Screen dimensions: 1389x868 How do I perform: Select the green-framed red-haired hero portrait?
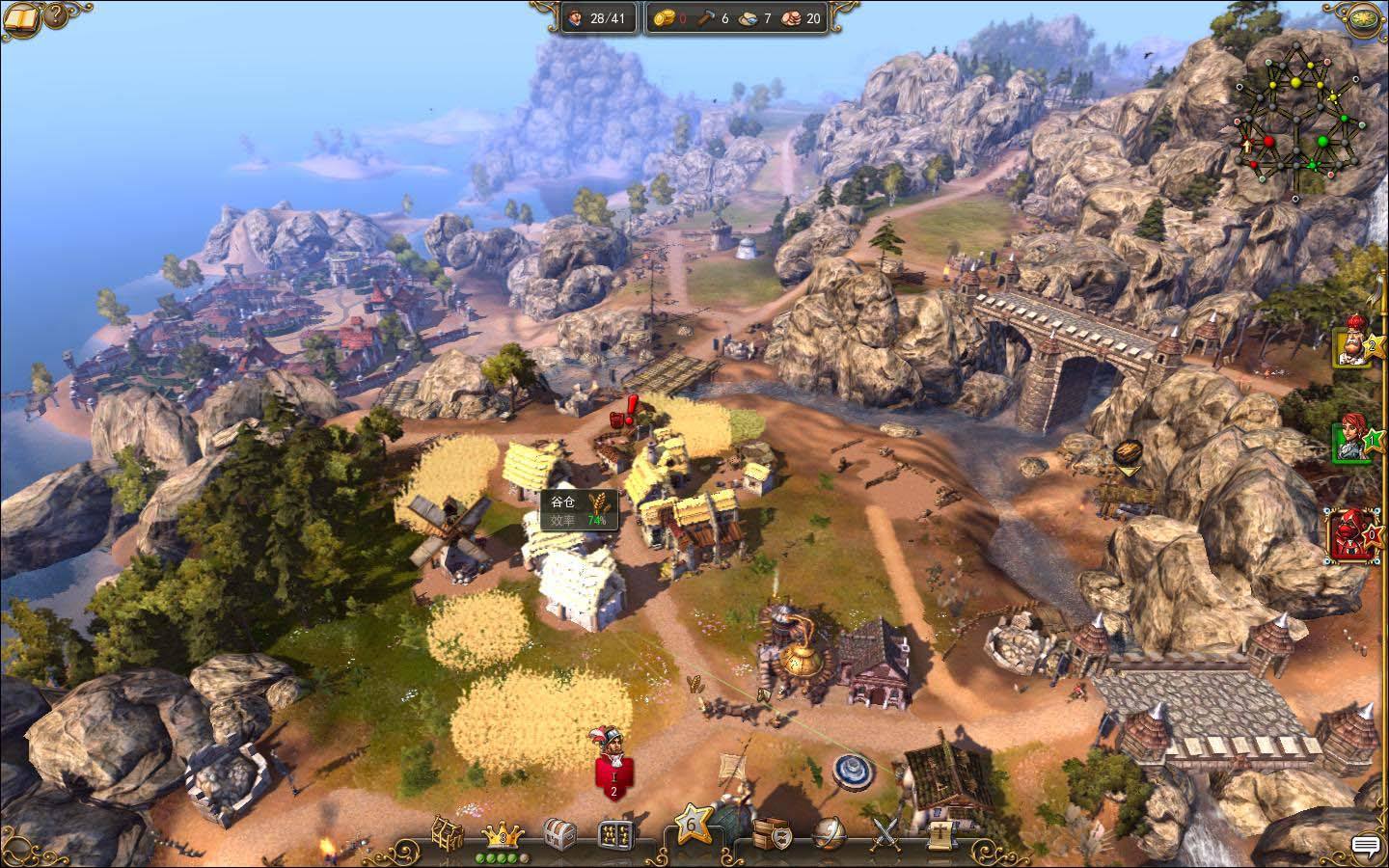[x=1351, y=440]
